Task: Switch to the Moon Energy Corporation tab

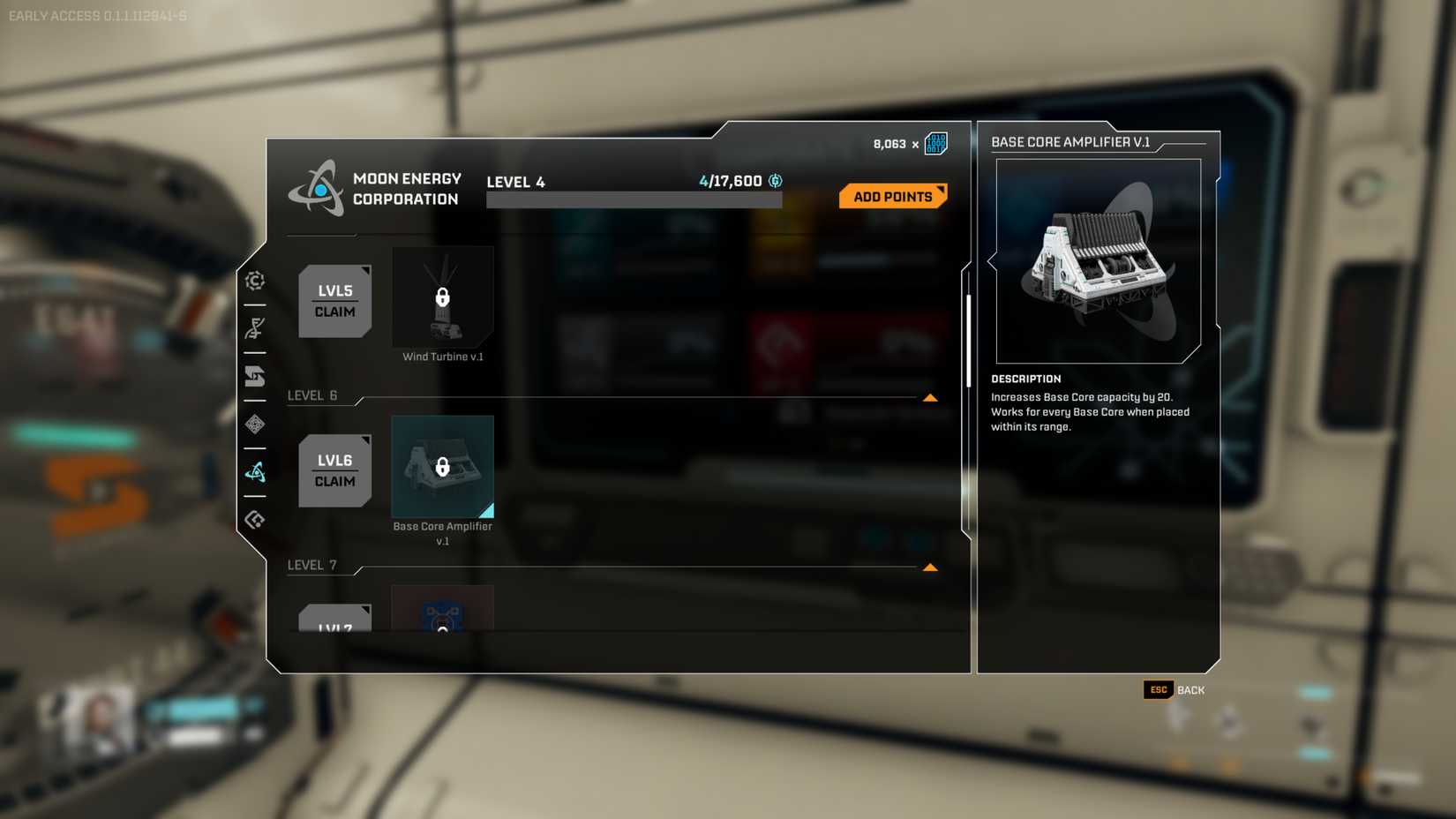Action: (x=254, y=472)
